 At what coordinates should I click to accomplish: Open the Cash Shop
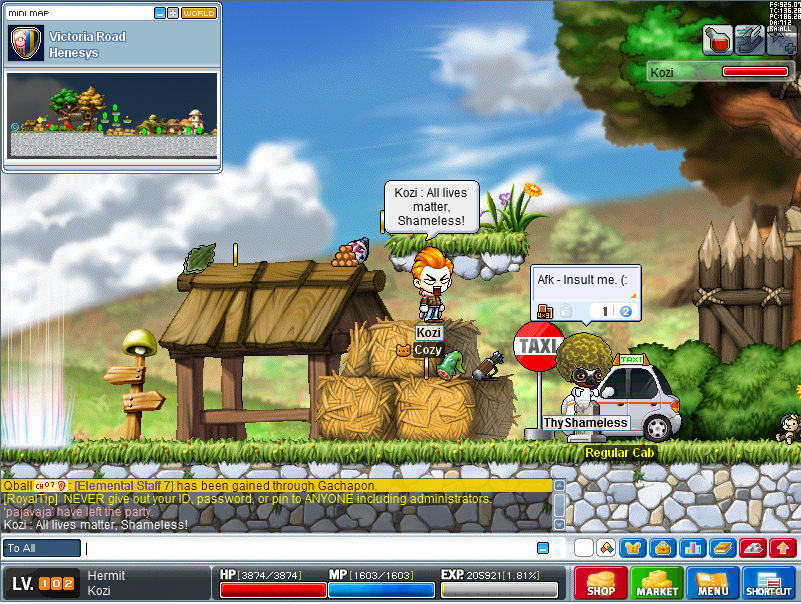tap(600, 583)
